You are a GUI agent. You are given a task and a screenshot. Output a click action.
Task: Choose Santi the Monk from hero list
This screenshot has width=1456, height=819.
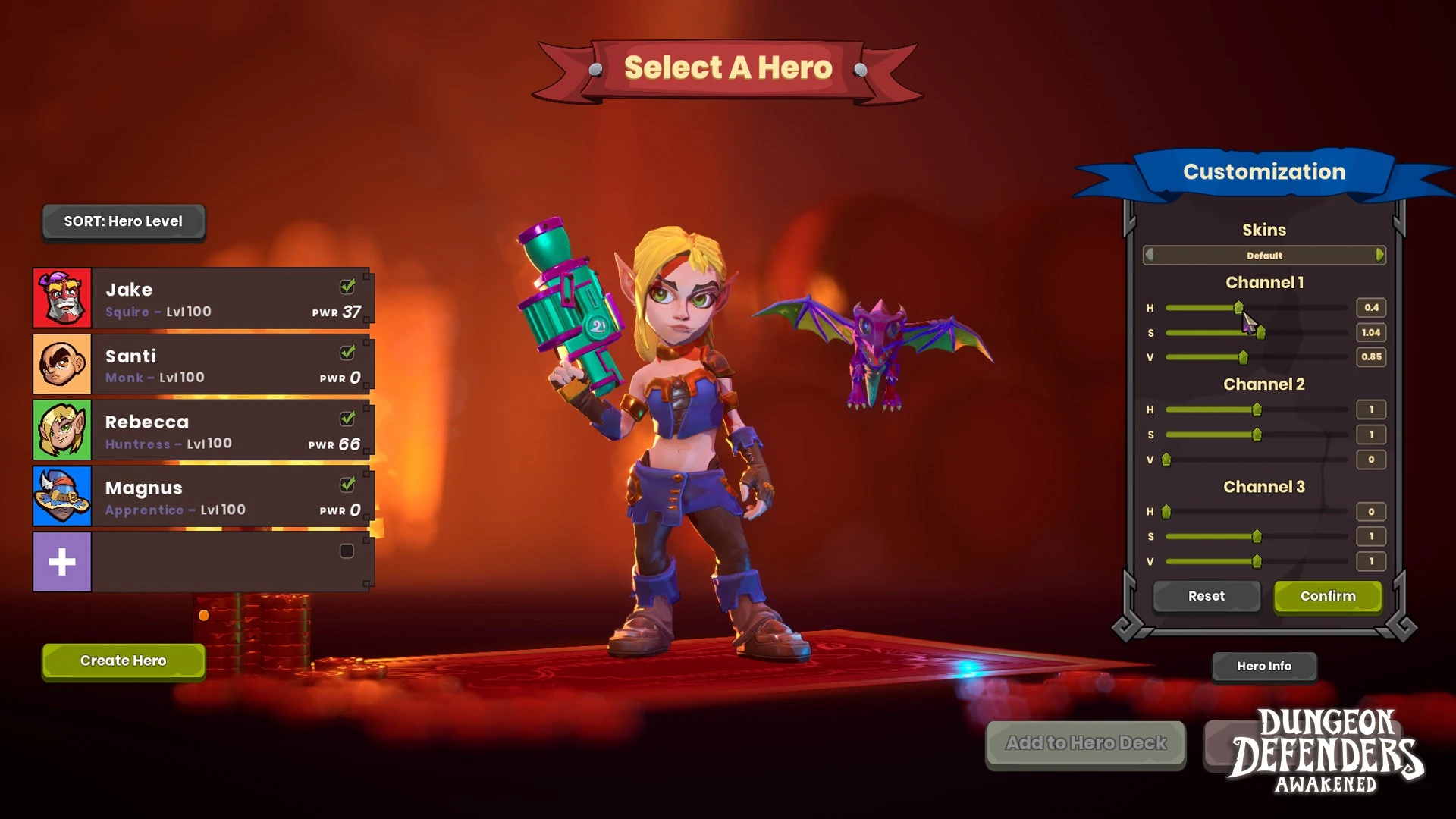tap(202, 365)
